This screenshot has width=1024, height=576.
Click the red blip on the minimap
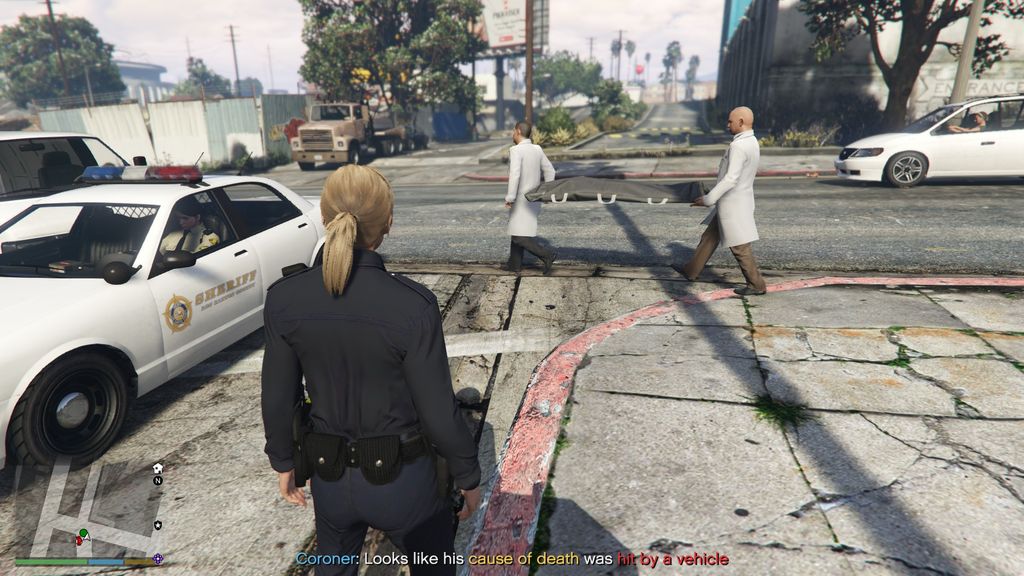pyautogui.click(x=79, y=541)
